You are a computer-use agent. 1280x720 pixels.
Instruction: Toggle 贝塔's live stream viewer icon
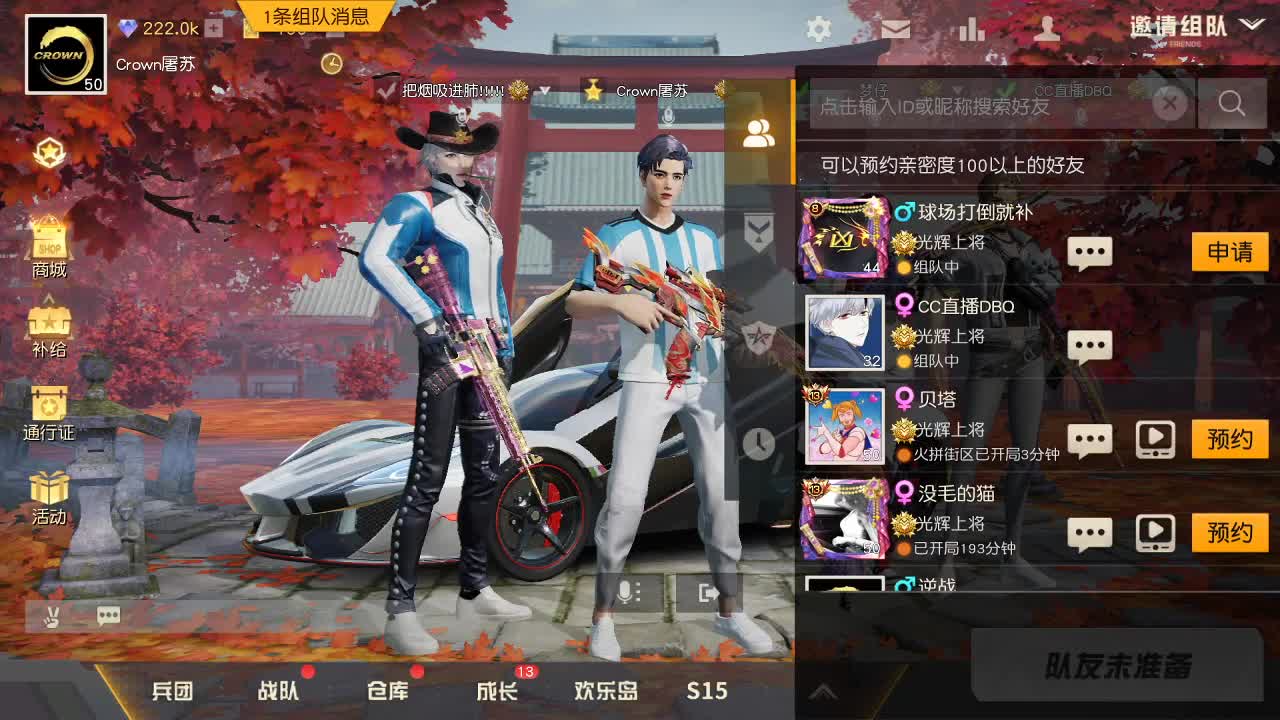(x=1156, y=438)
